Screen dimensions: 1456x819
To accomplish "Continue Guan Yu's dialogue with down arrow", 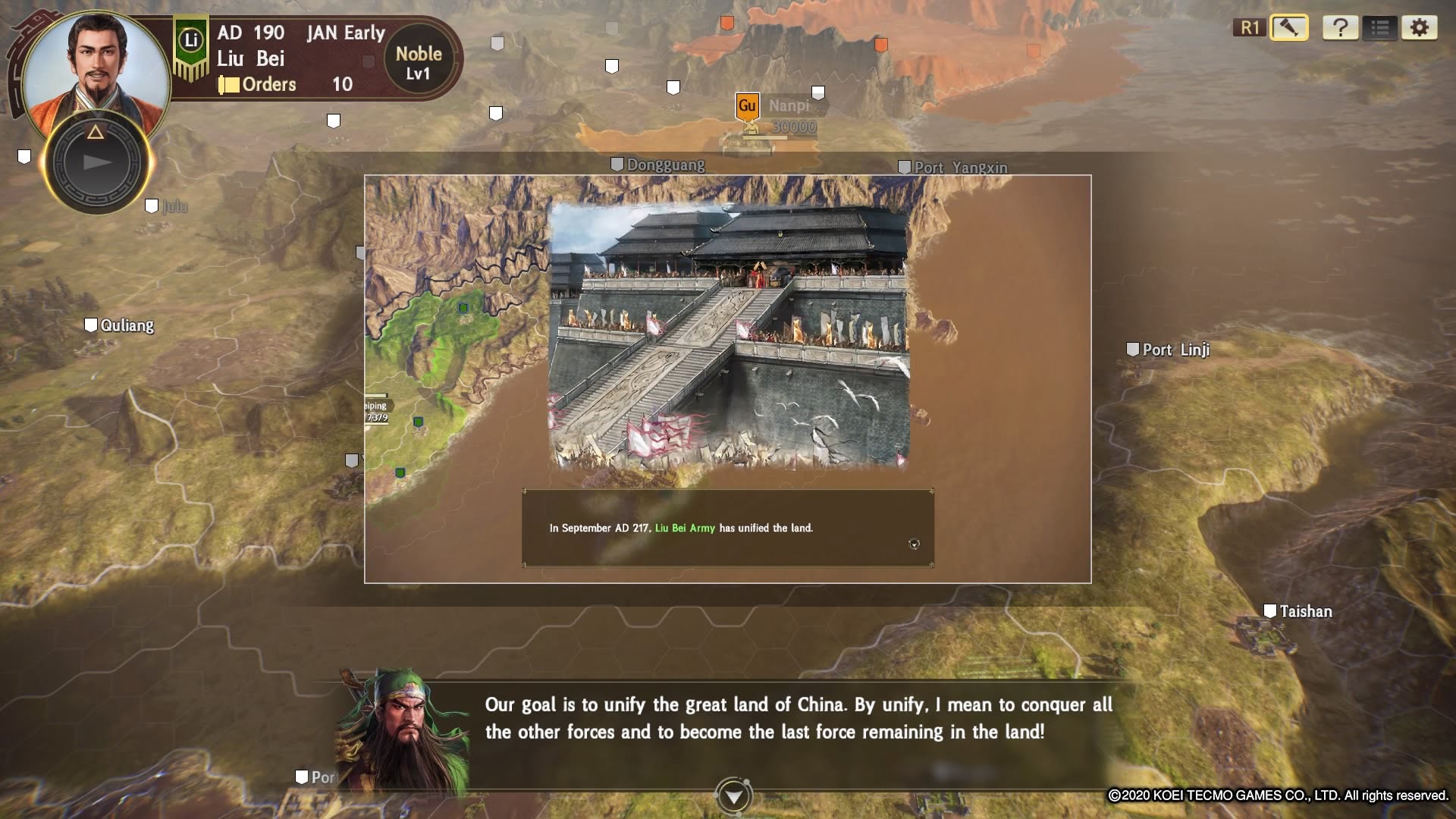I will click(x=733, y=796).
